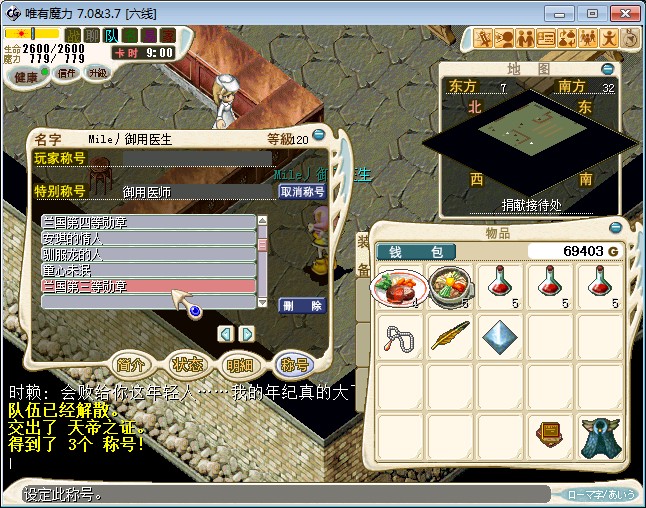The image size is (646, 508).
Task: Pick the golden feather item
Action: click(450, 337)
